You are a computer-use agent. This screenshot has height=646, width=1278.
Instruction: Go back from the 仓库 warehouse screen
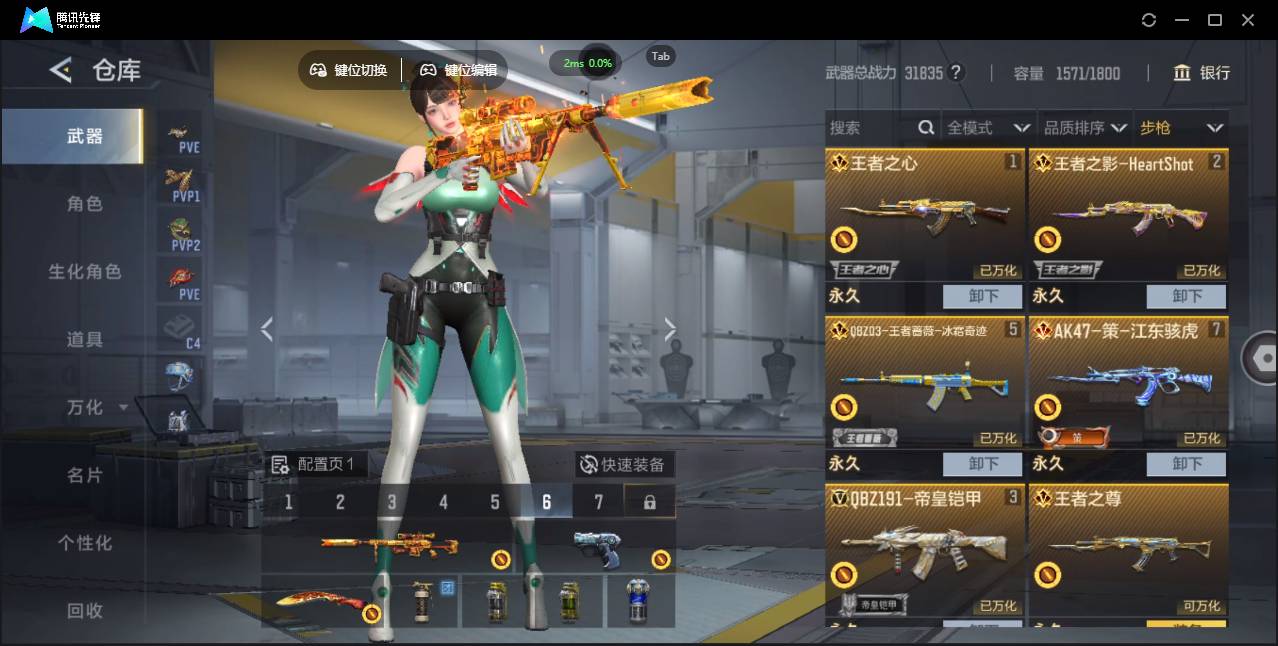[x=61, y=70]
